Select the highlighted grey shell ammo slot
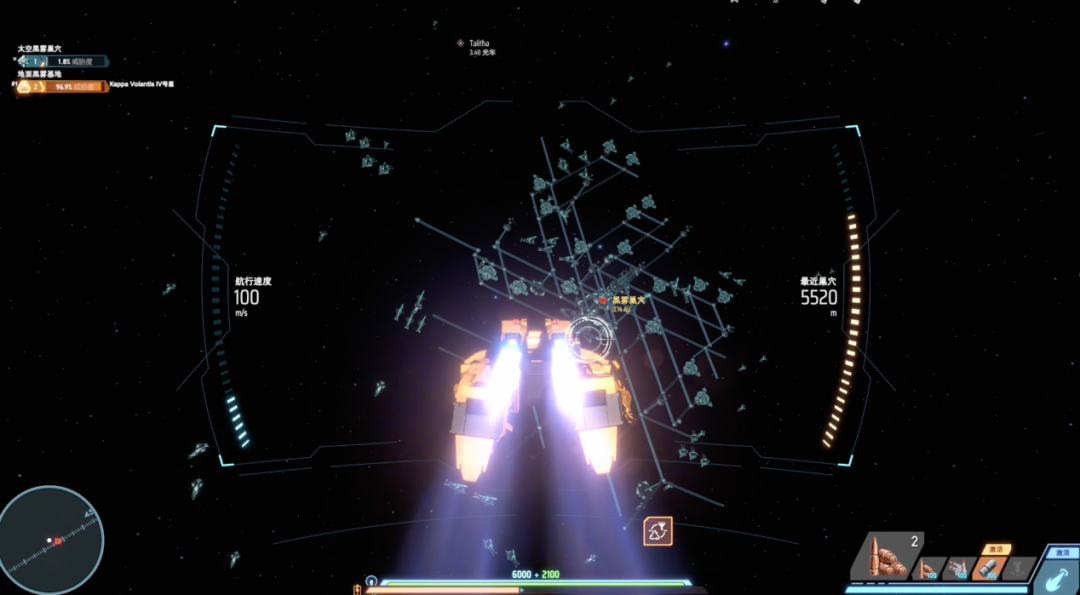Image resolution: width=1080 pixels, height=595 pixels. (x=988, y=568)
